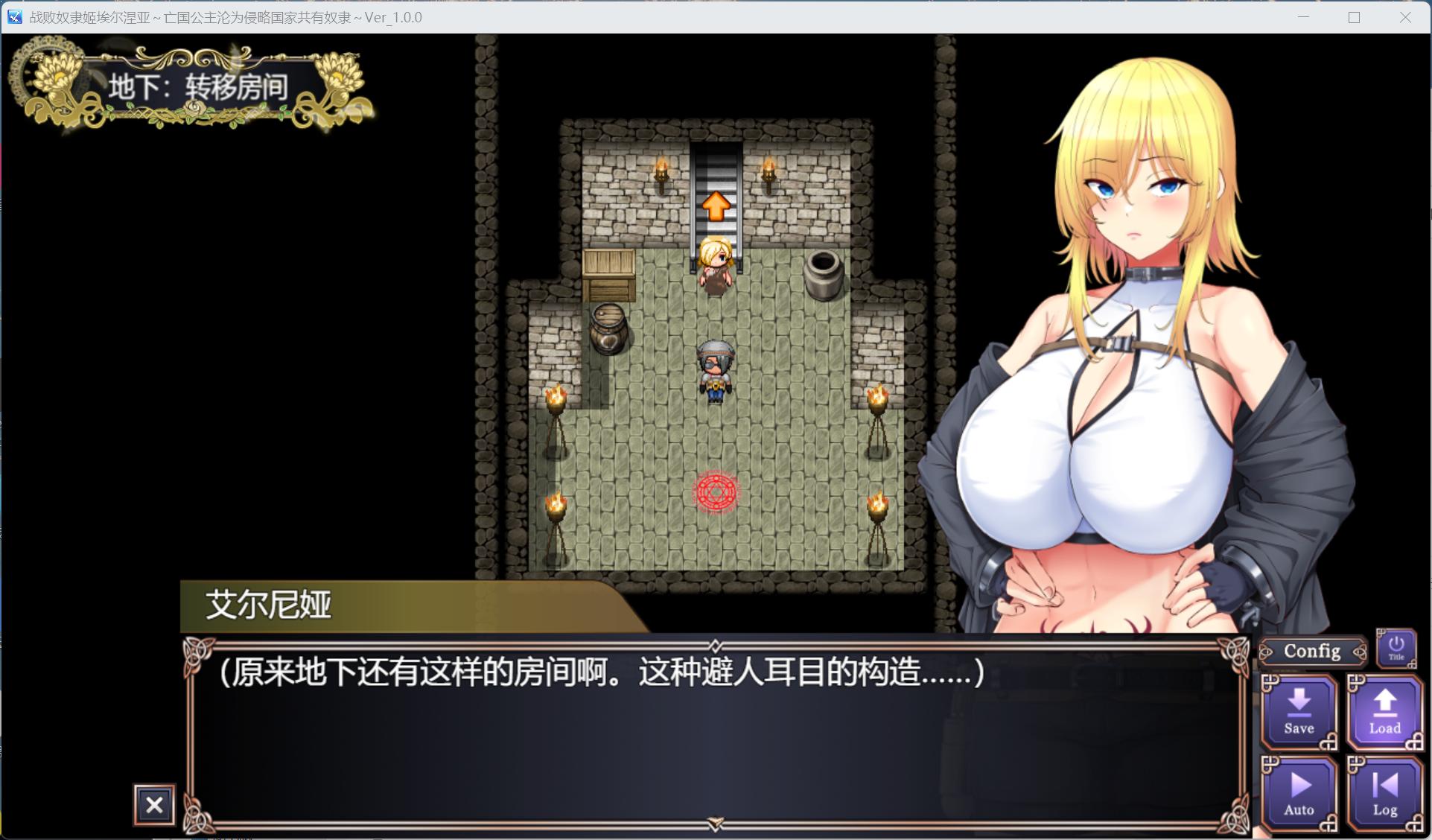Screen dimensions: 1432x840
Task: Select the armored player character on map
Action: [714, 369]
